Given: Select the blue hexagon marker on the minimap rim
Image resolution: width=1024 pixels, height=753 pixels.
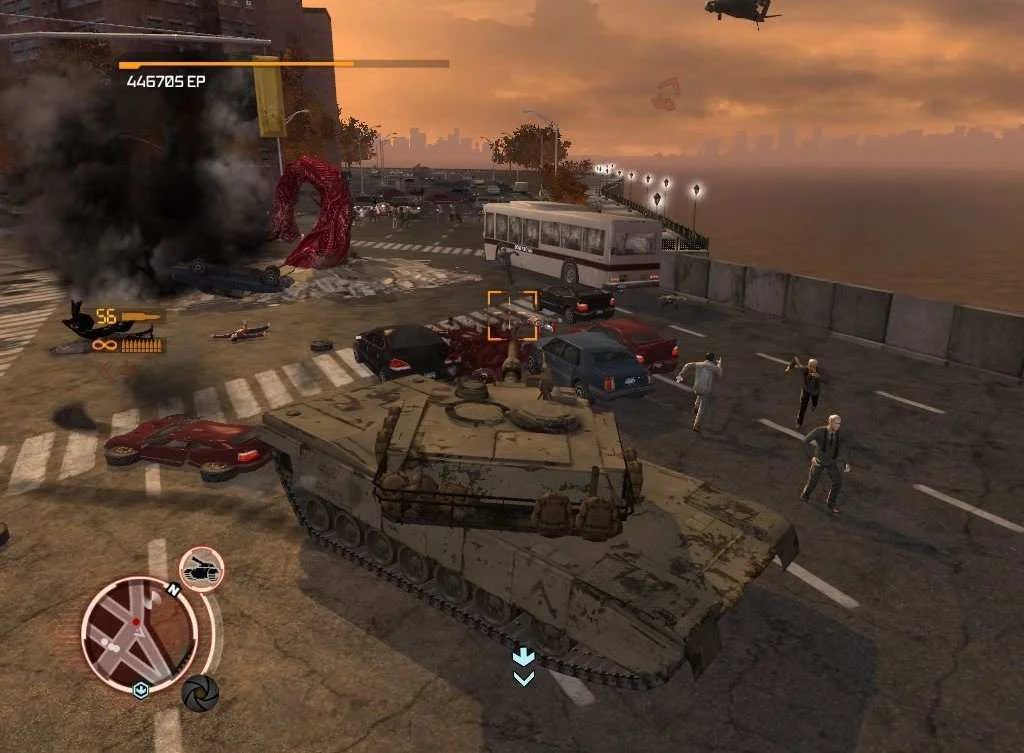Looking at the screenshot, I should [142, 690].
